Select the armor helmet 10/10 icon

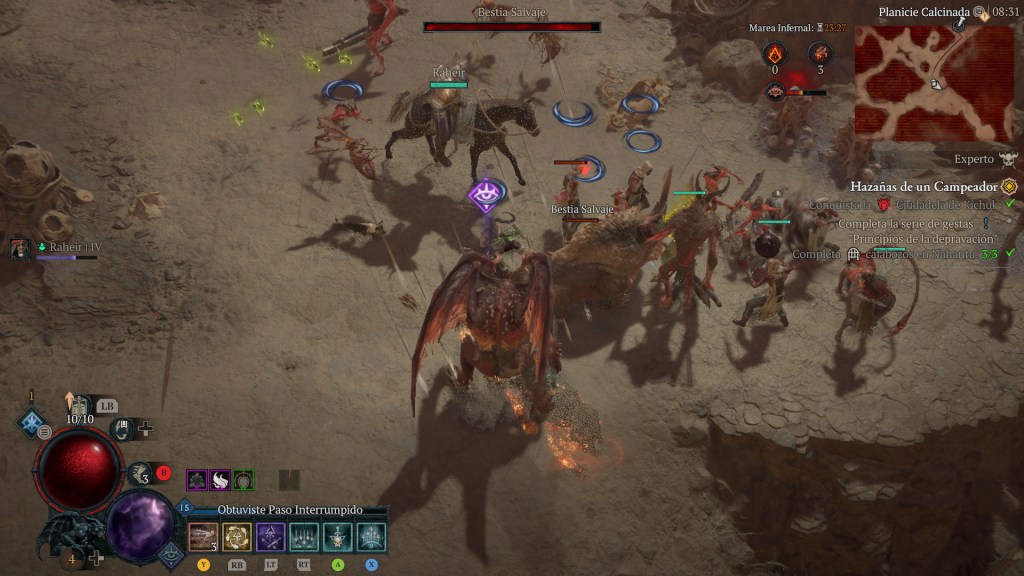click(79, 405)
